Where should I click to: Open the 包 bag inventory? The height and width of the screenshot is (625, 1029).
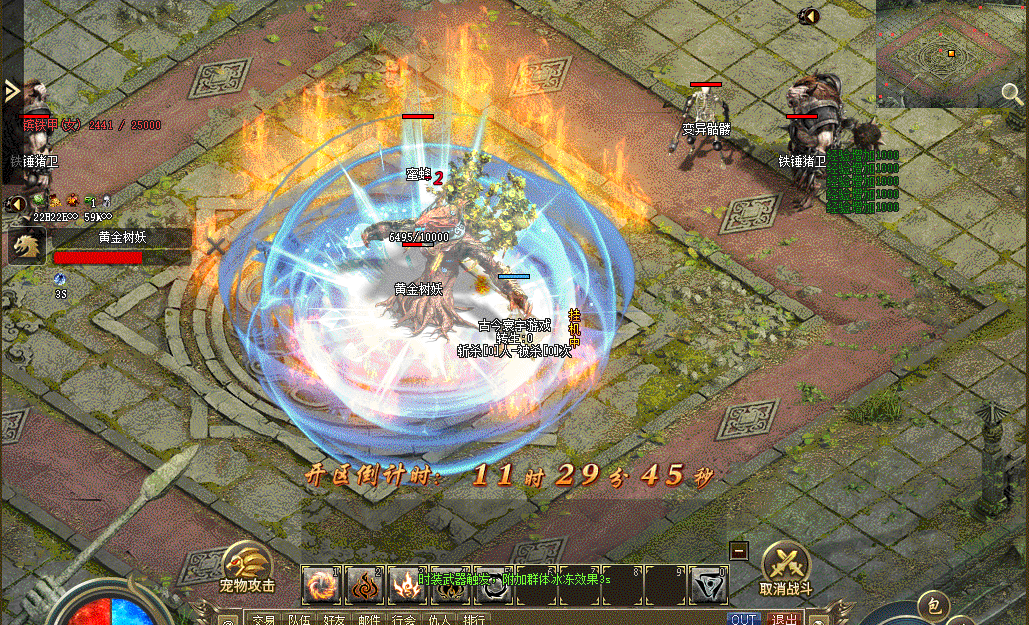[x=933, y=605]
